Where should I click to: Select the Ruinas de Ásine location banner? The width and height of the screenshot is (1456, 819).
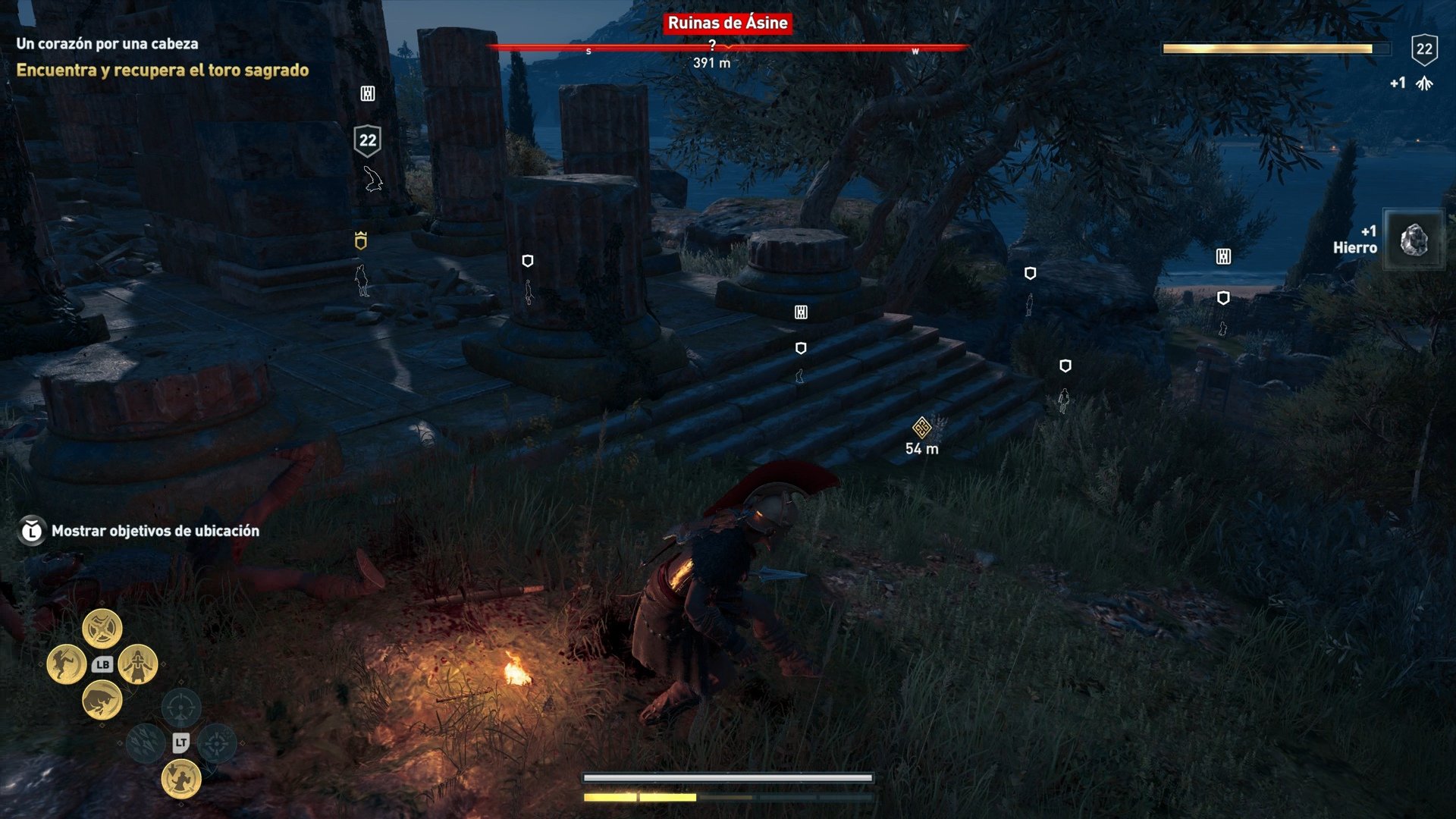727,24
